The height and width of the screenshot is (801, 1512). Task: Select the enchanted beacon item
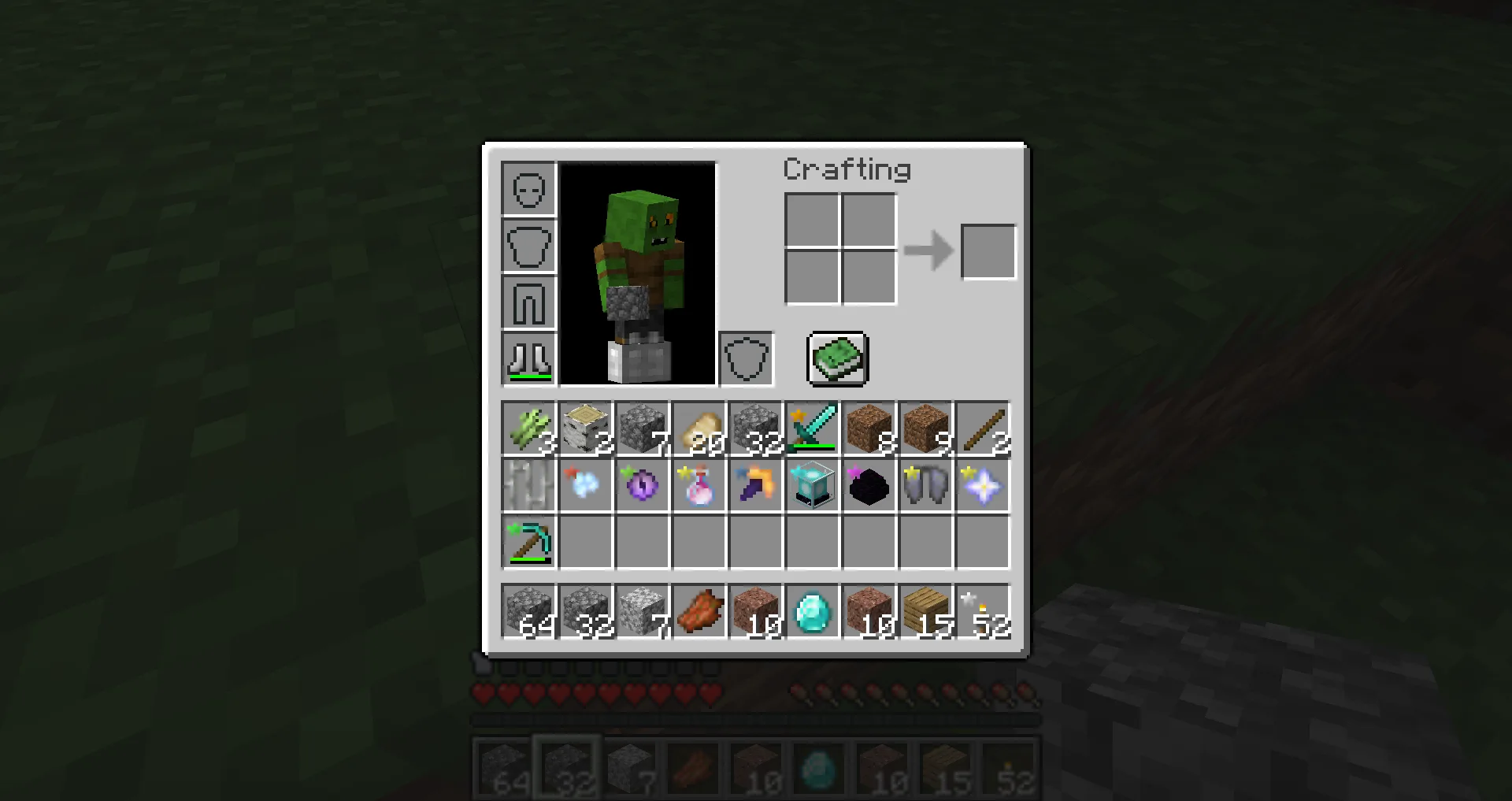click(812, 484)
